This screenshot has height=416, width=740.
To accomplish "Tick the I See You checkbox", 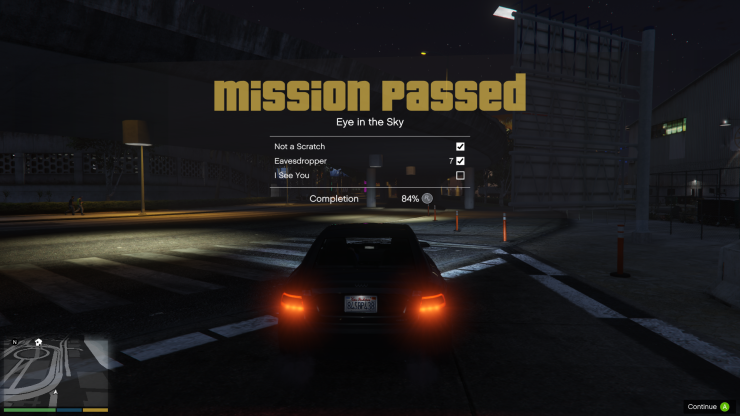I will 460,175.
